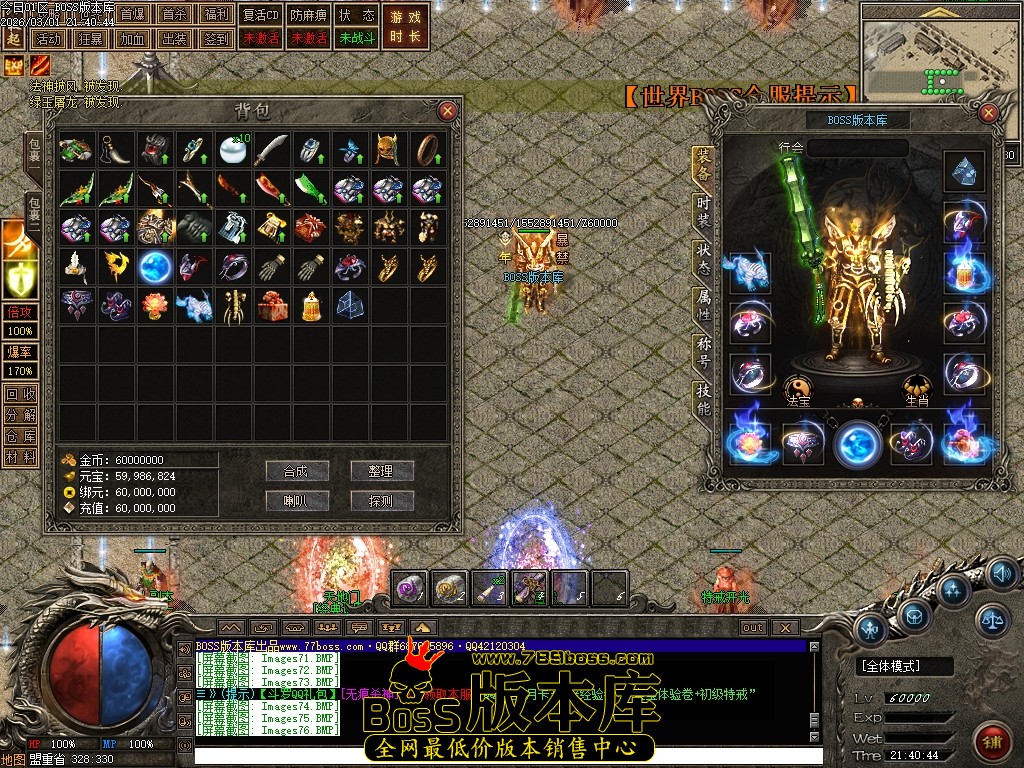Open the 签到 daily sign-in
Image resolution: width=1024 pixels, height=768 pixels.
click(x=215, y=39)
